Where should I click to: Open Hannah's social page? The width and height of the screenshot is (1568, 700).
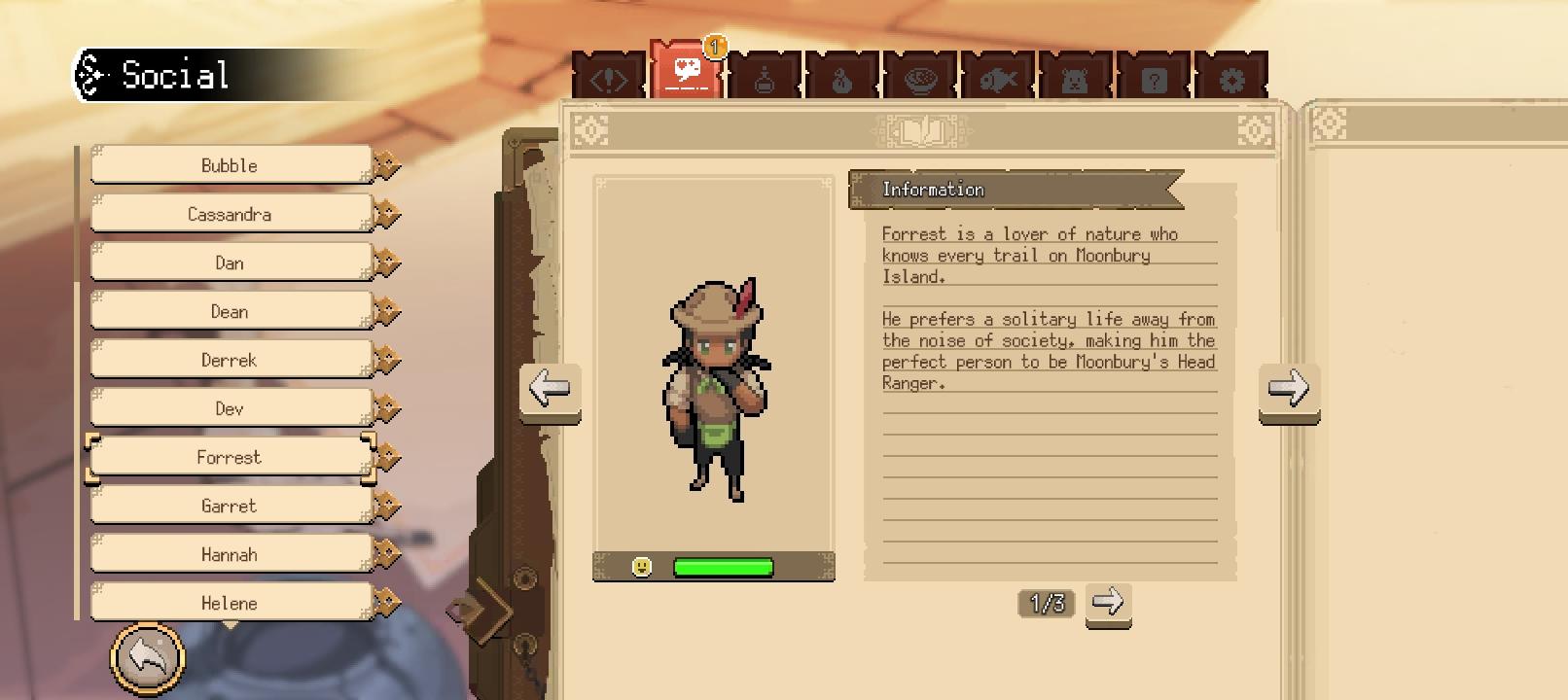(231, 554)
